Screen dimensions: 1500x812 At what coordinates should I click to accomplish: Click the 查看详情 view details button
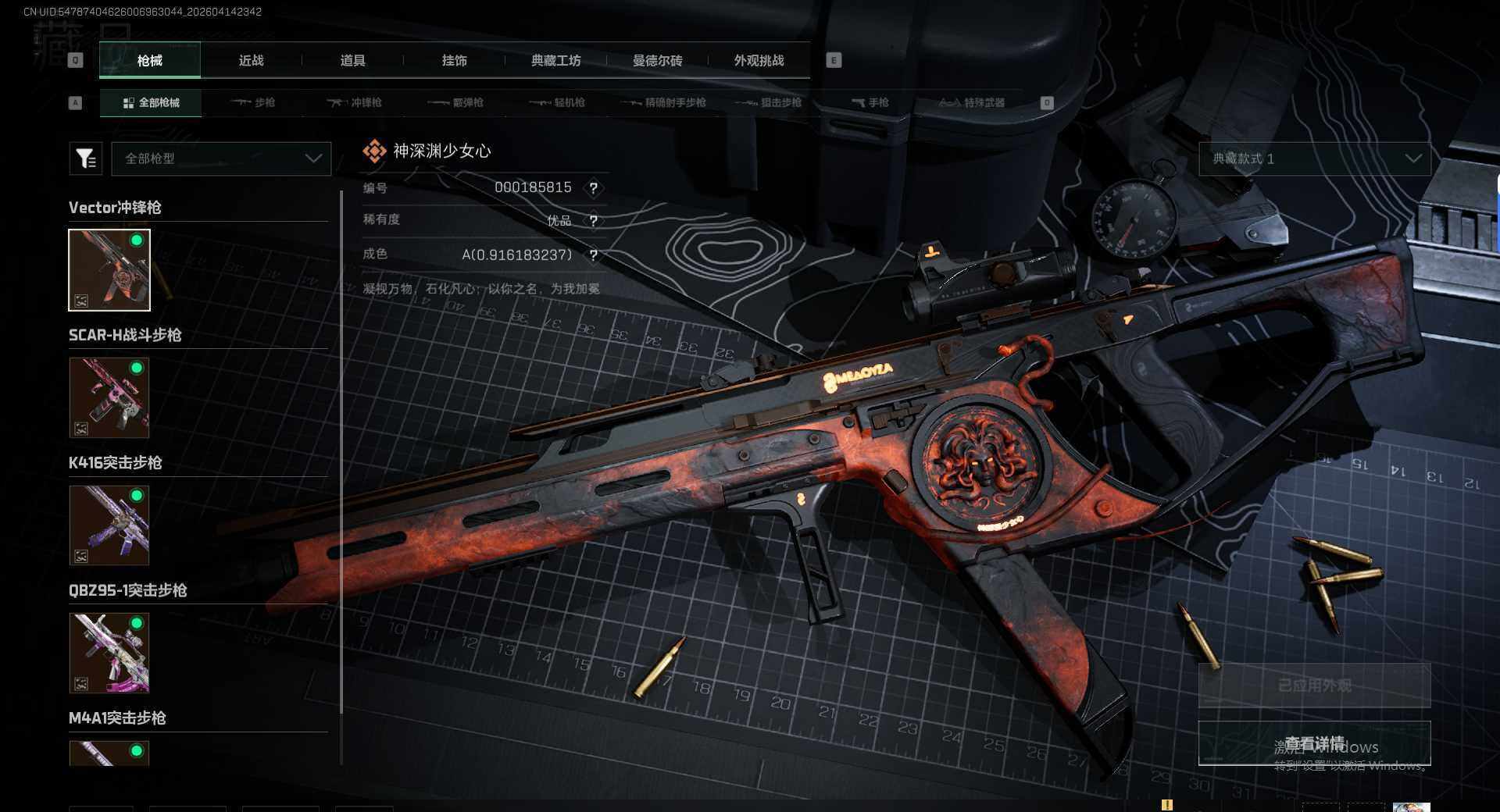[1315, 743]
